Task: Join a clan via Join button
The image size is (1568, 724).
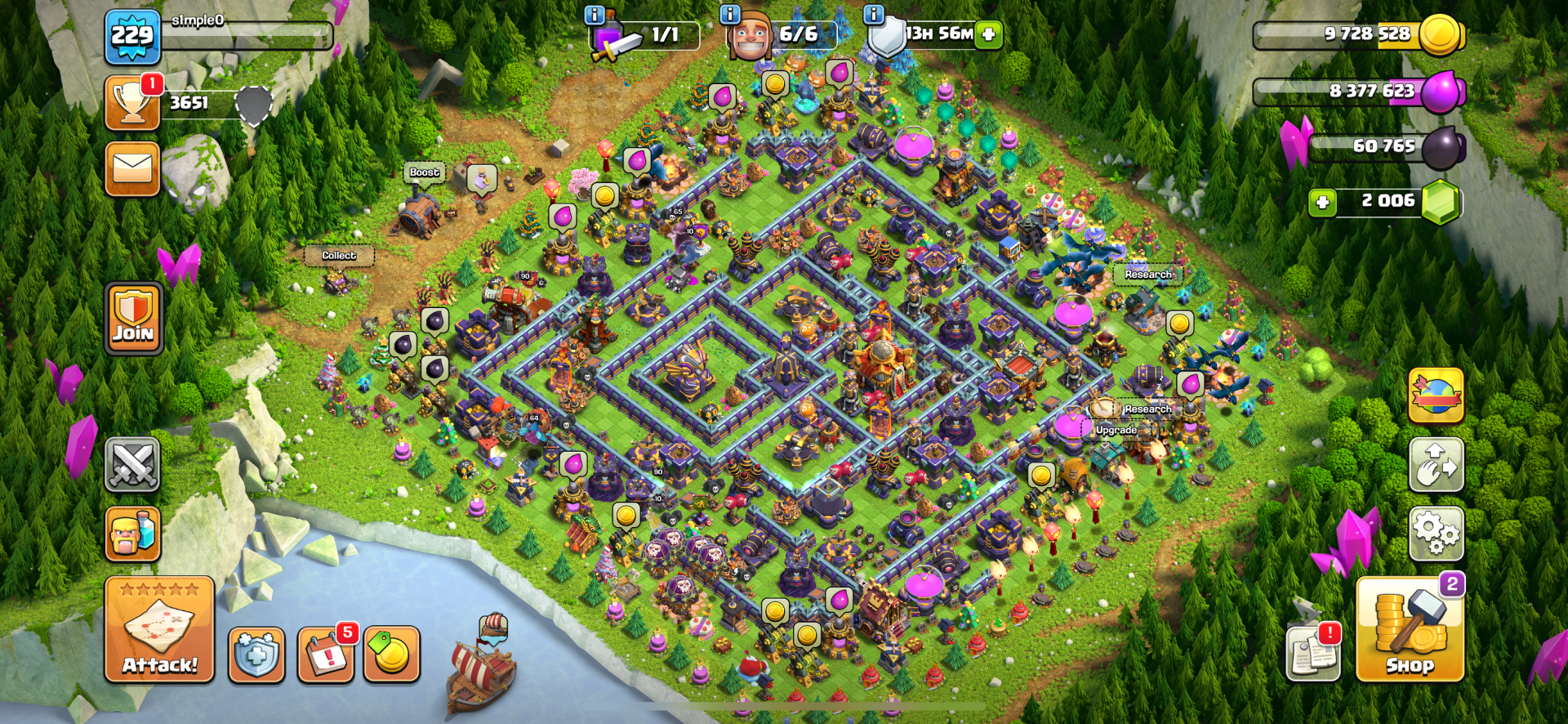Action: click(133, 318)
